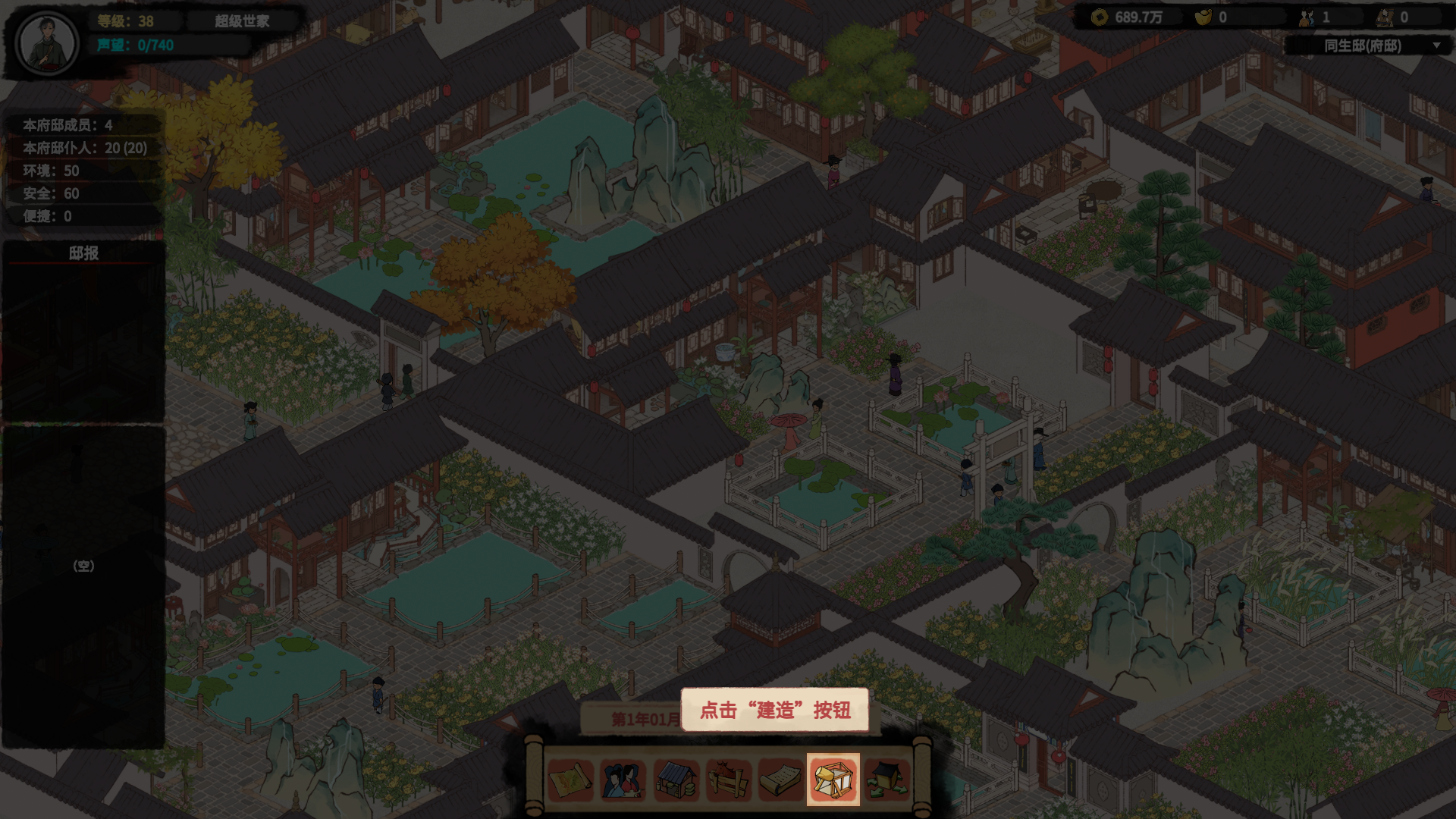Open the 邸报 mansion report panel

pos(83,253)
